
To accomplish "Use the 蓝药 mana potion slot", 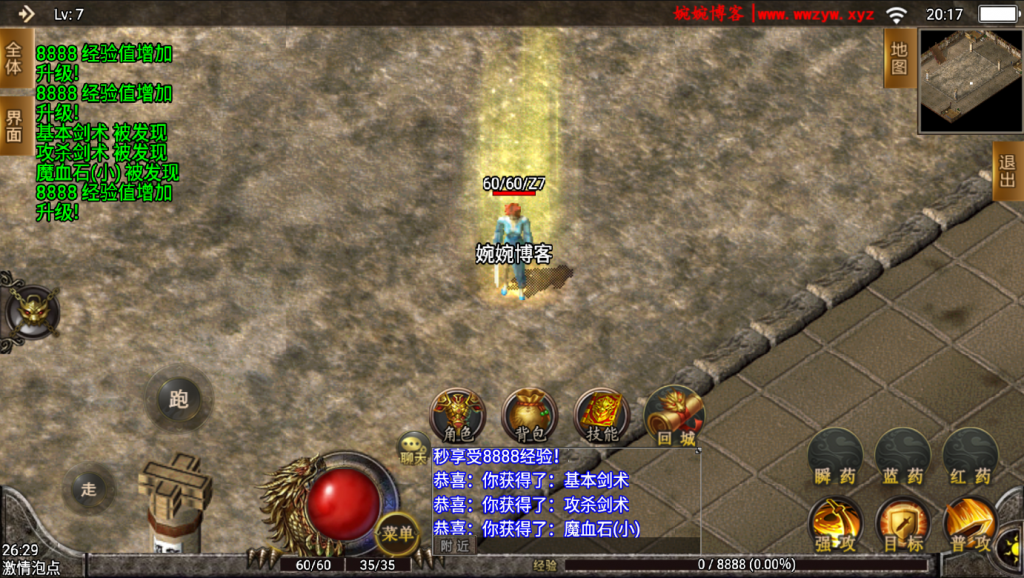I will click(902, 457).
